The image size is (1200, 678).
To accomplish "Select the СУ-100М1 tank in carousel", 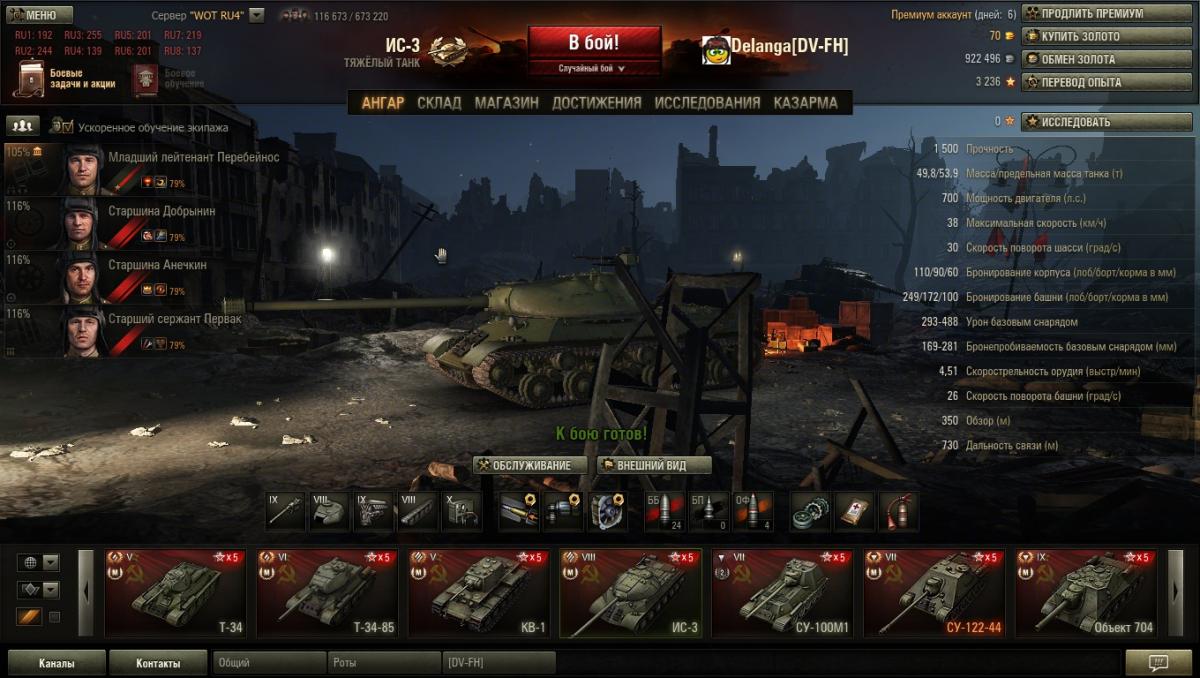I will [781, 592].
